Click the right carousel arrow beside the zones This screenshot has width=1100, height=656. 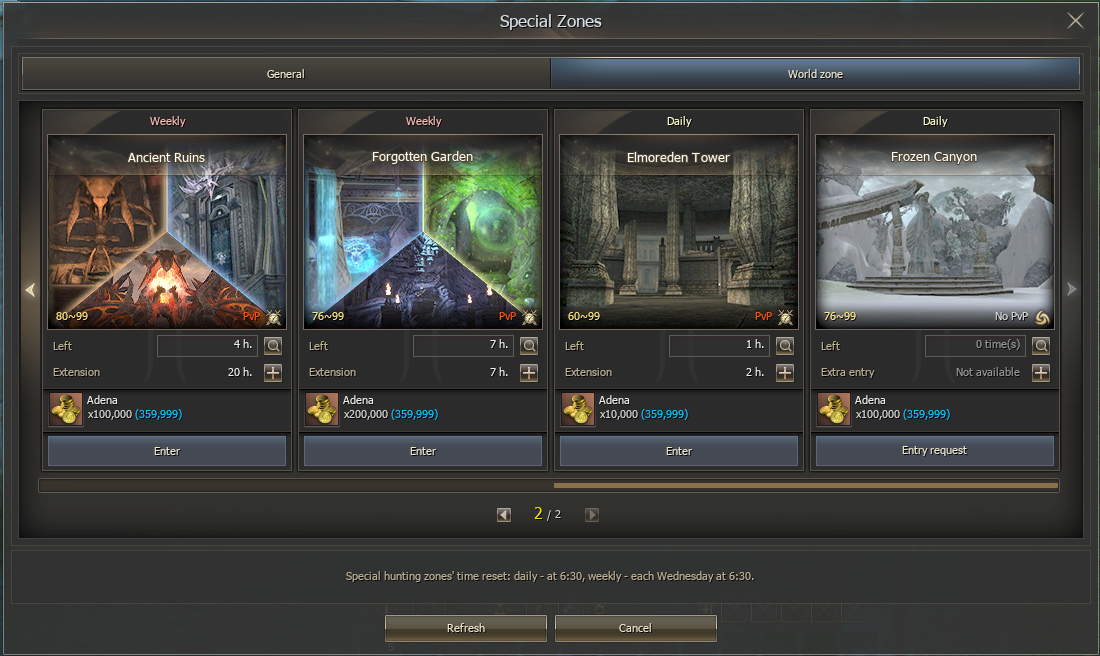coord(1072,289)
